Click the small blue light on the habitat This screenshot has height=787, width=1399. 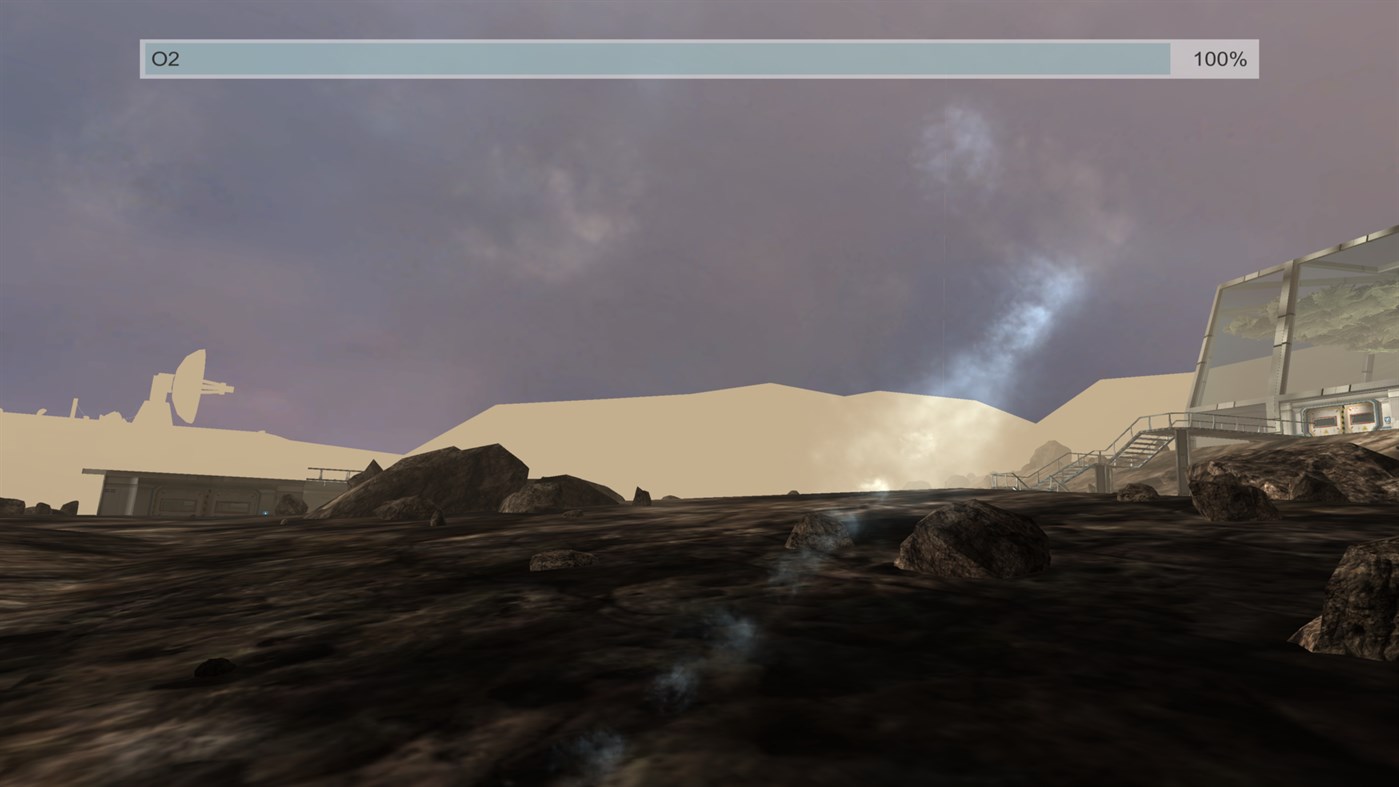264,513
